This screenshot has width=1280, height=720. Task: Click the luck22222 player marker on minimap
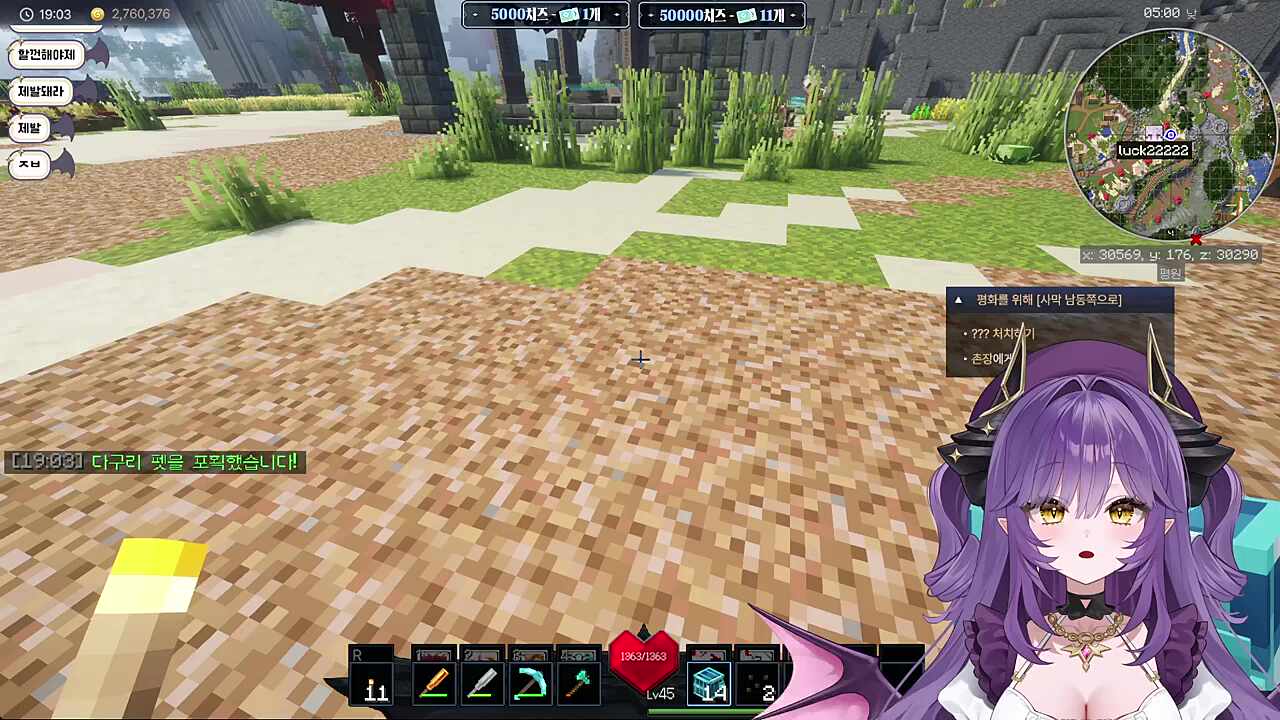pos(1153,150)
